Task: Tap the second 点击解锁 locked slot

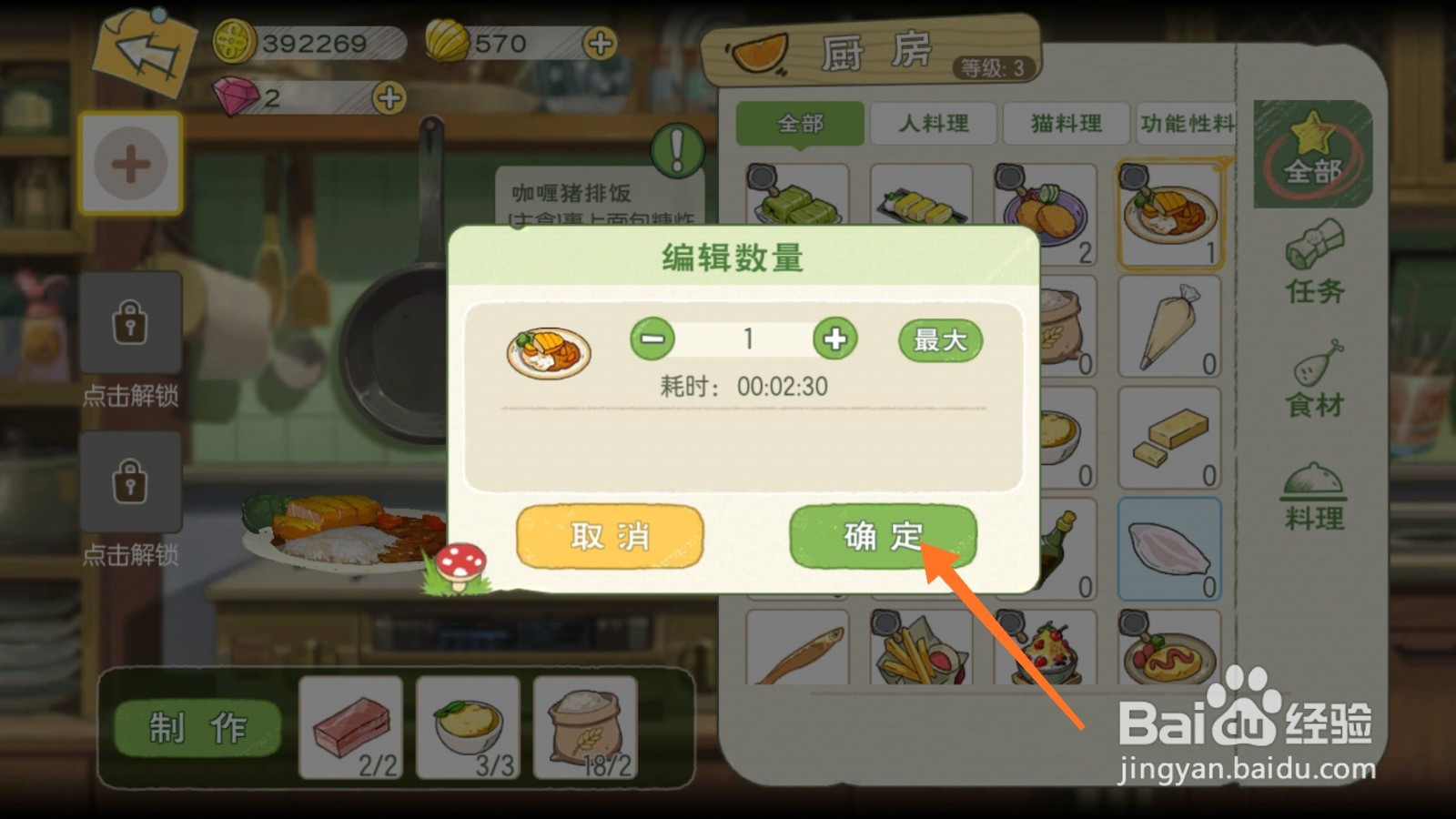Action: [x=130, y=485]
